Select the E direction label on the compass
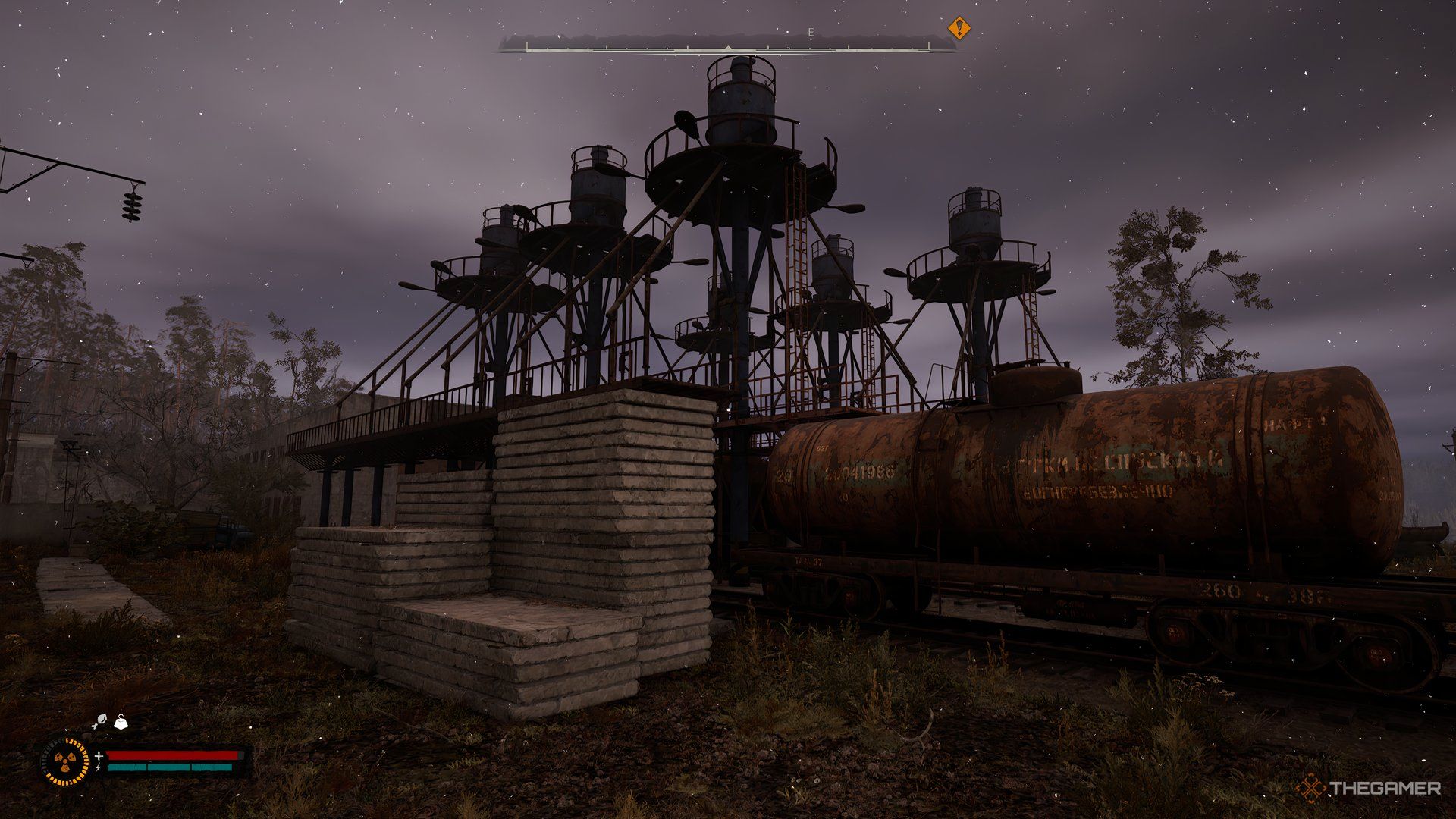 click(x=811, y=32)
